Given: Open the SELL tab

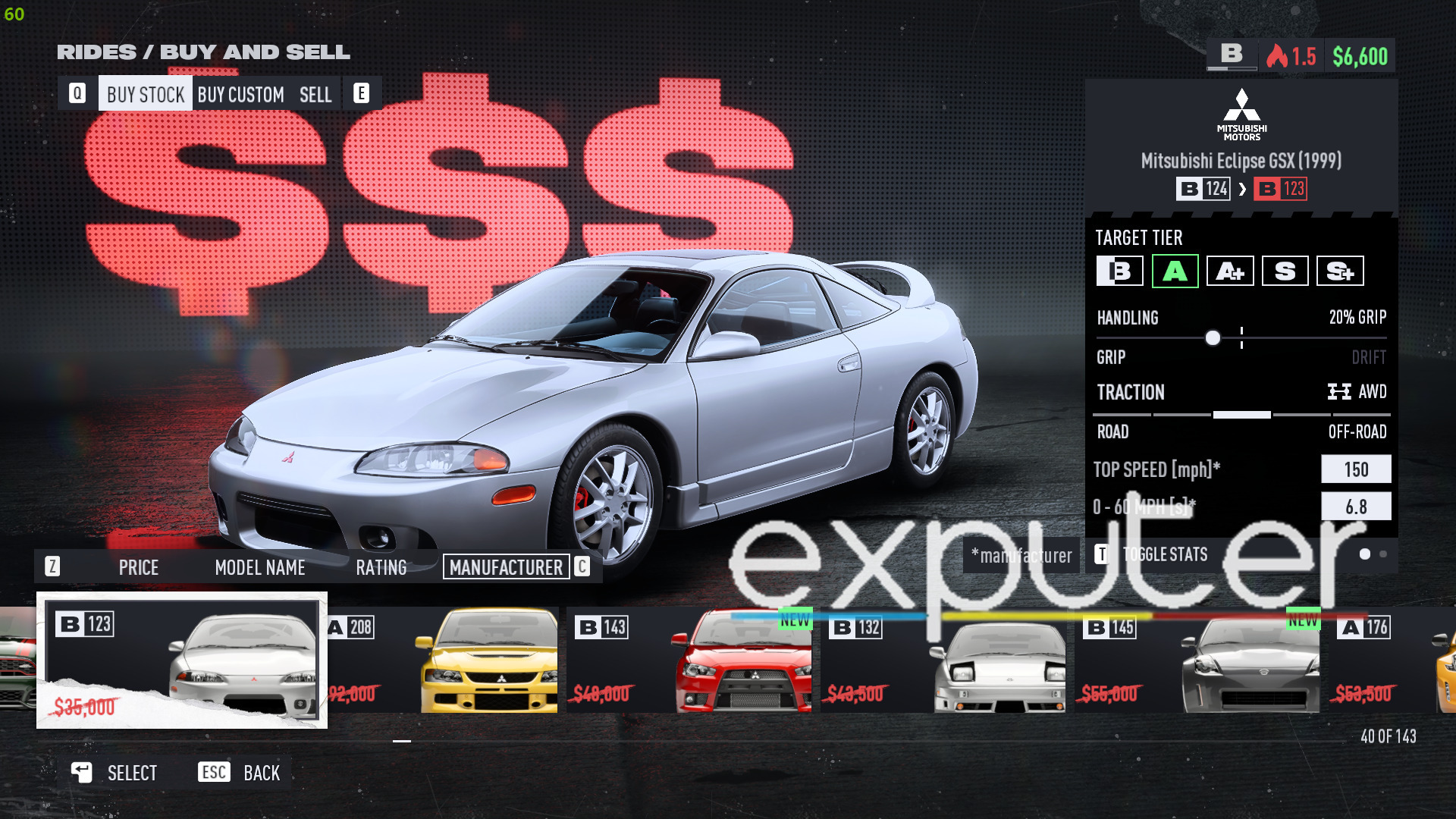Looking at the screenshot, I should (316, 94).
